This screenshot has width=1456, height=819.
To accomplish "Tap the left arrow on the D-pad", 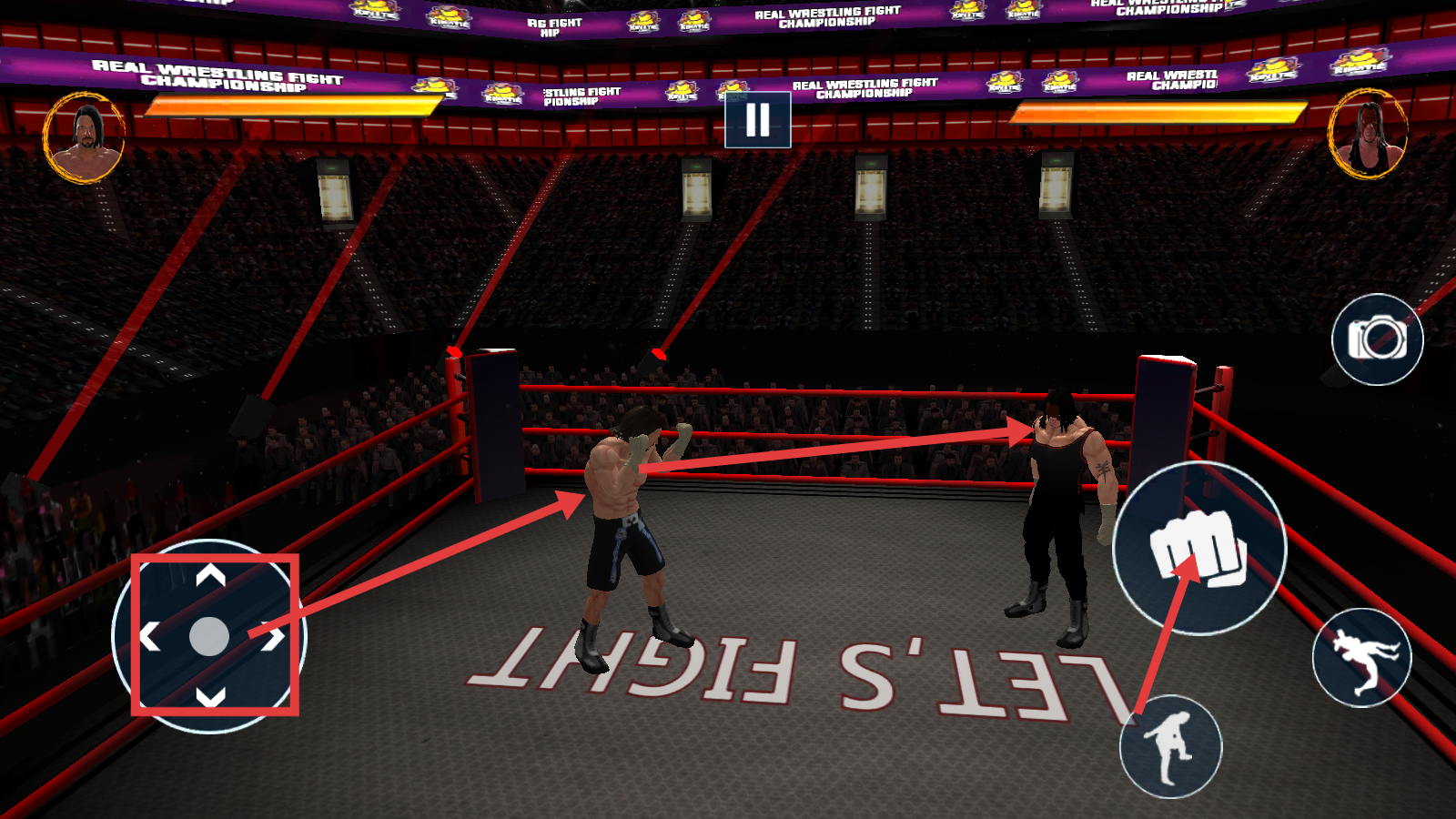I will (x=149, y=637).
